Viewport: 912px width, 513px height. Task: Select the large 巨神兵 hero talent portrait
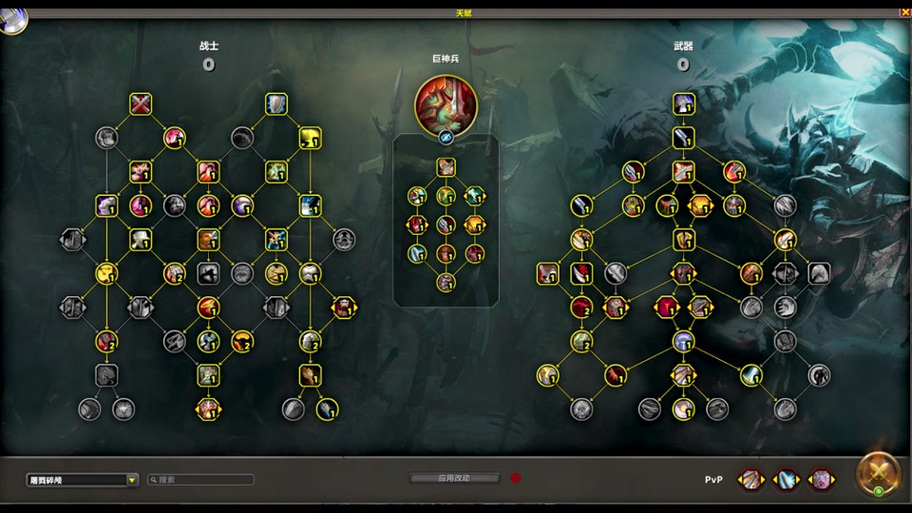[x=446, y=105]
